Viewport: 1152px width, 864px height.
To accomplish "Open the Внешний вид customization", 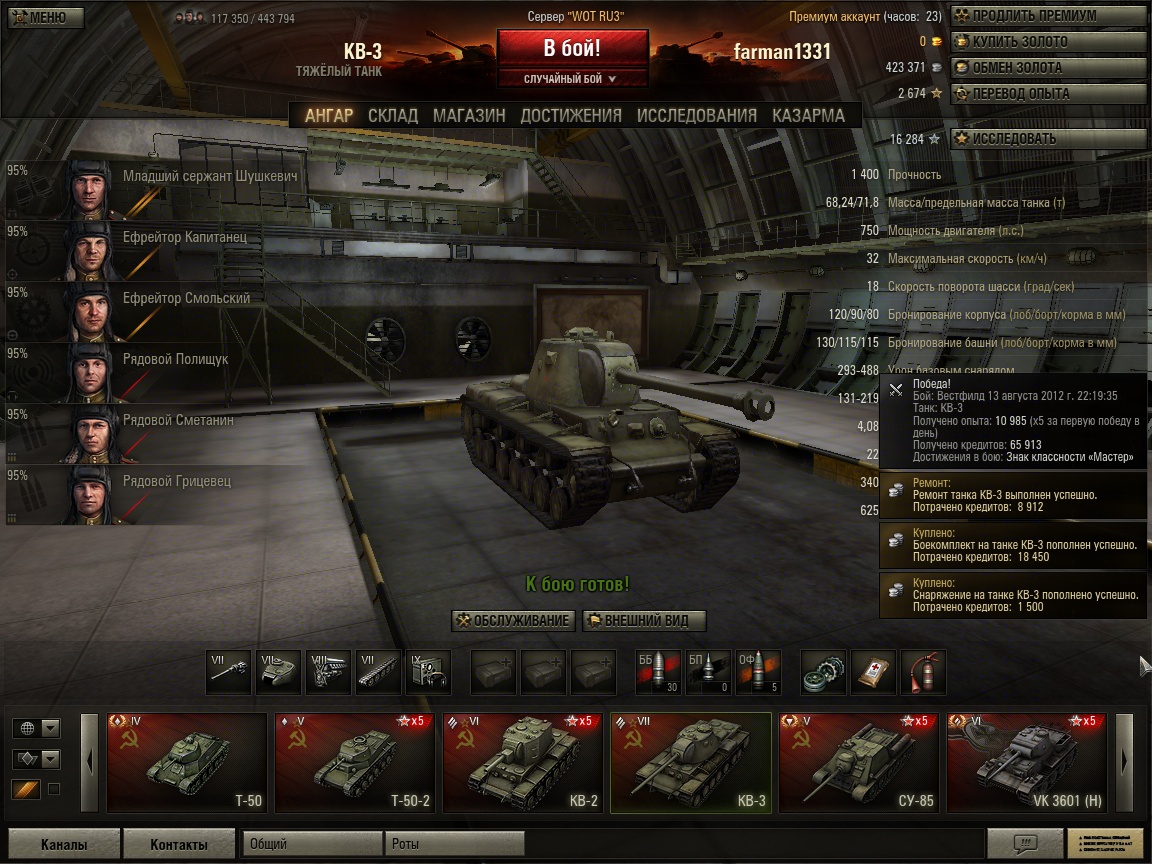I will pos(644,620).
